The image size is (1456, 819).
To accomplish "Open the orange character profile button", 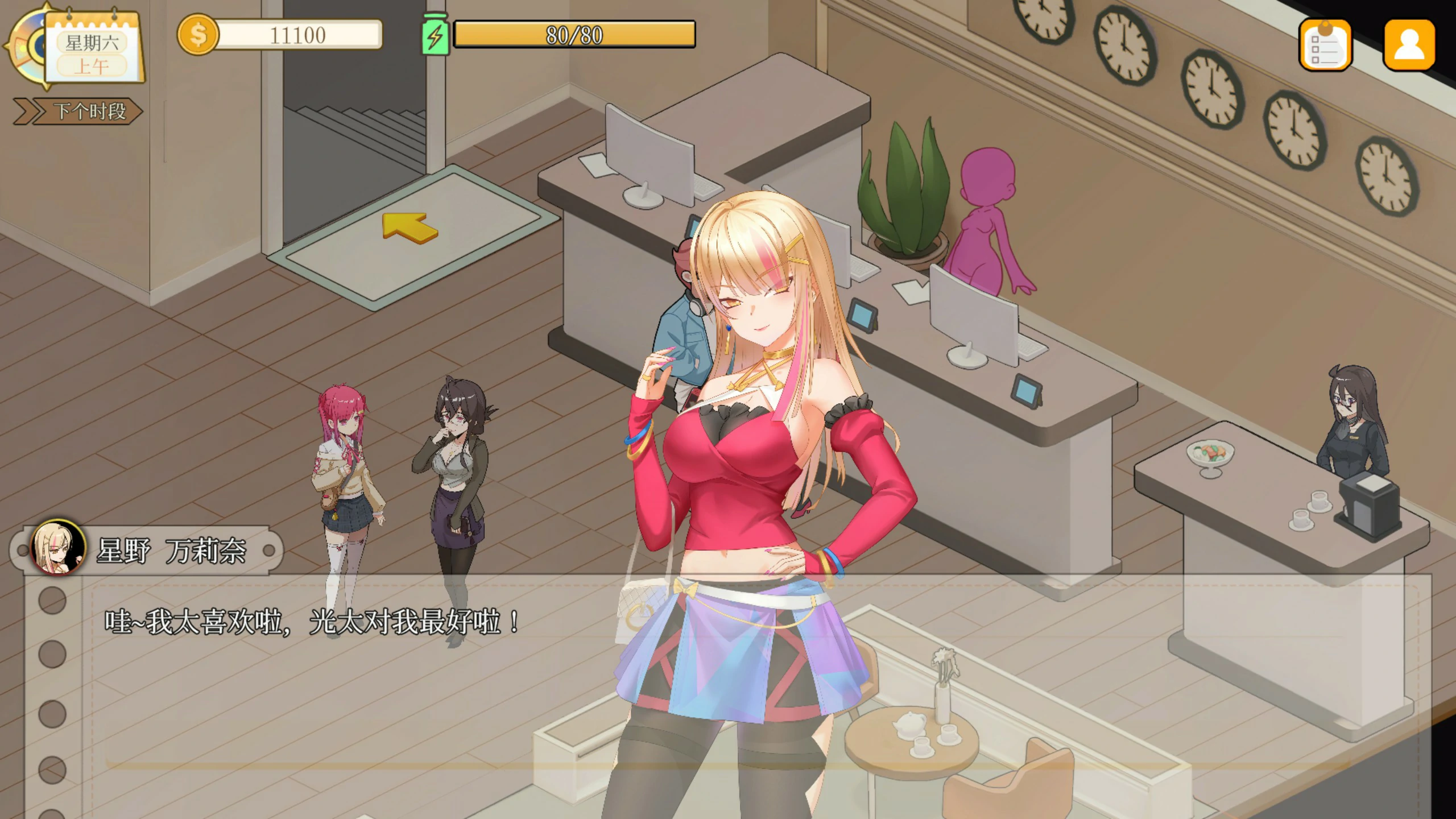I will pyautogui.click(x=1409, y=44).
